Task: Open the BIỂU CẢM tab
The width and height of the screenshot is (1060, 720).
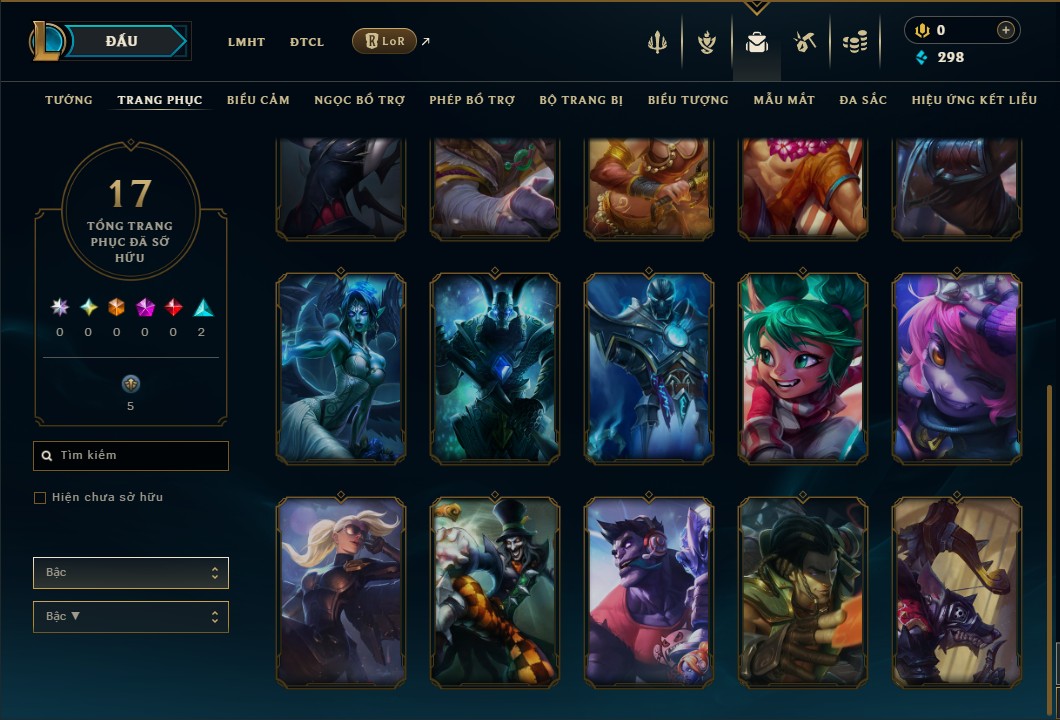Action: coord(258,100)
